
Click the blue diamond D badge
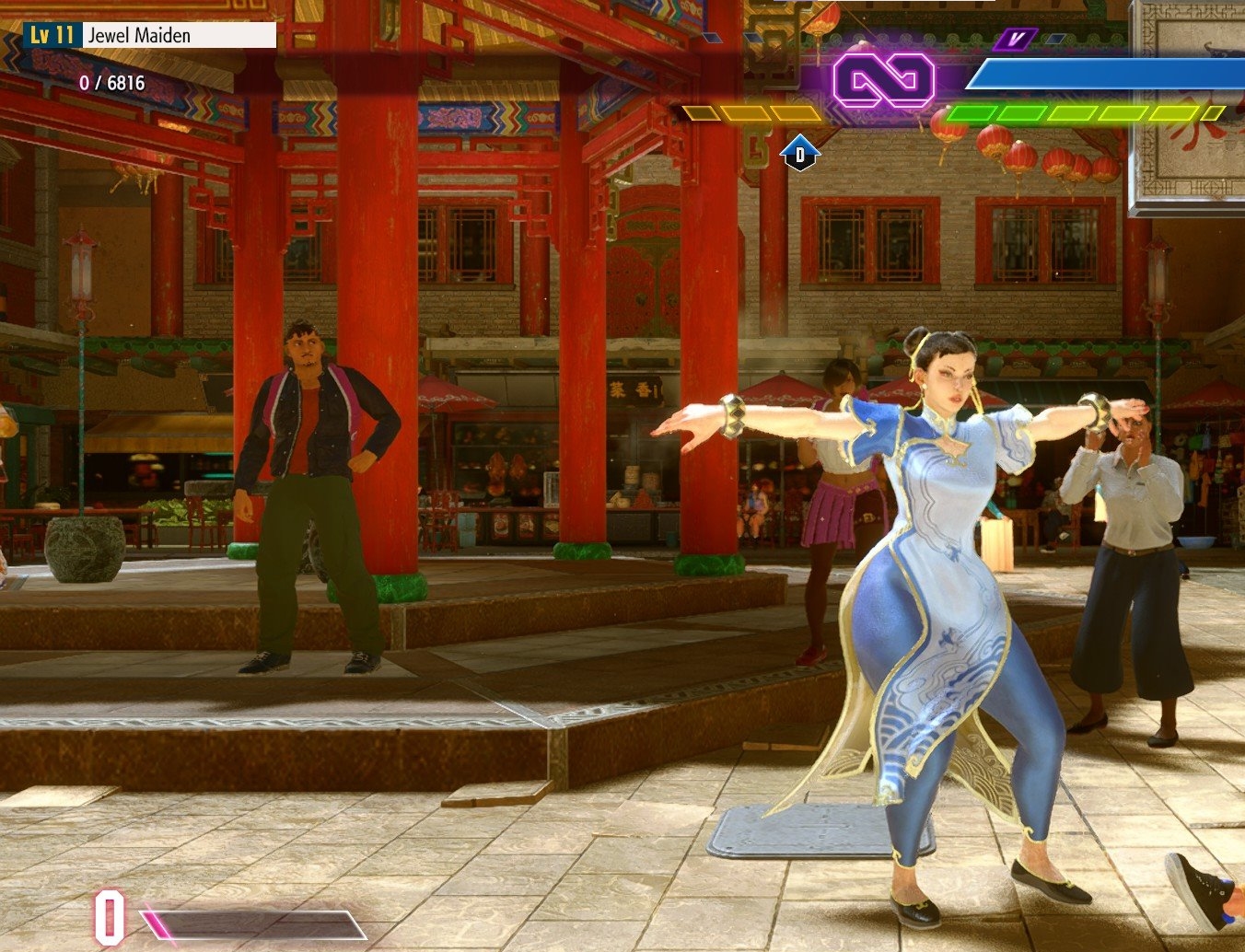click(x=799, y=155)
